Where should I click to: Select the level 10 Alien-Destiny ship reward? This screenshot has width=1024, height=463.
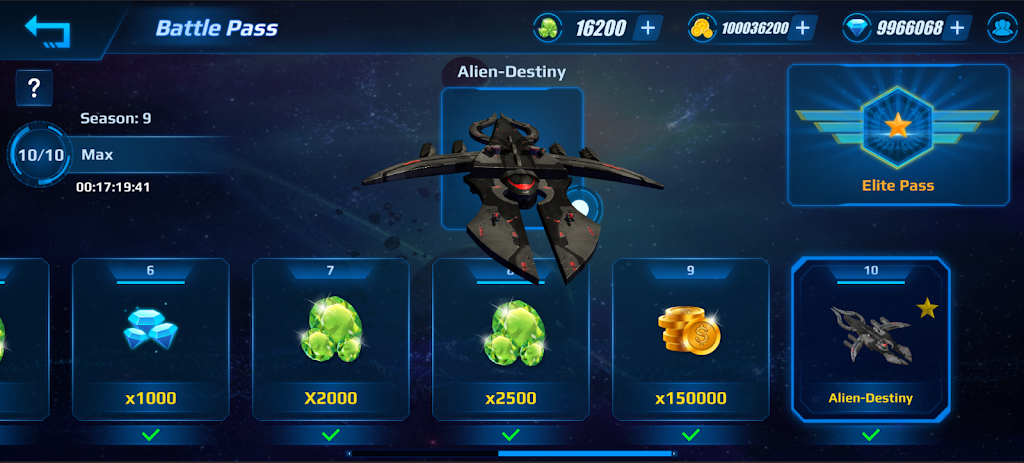870,339
